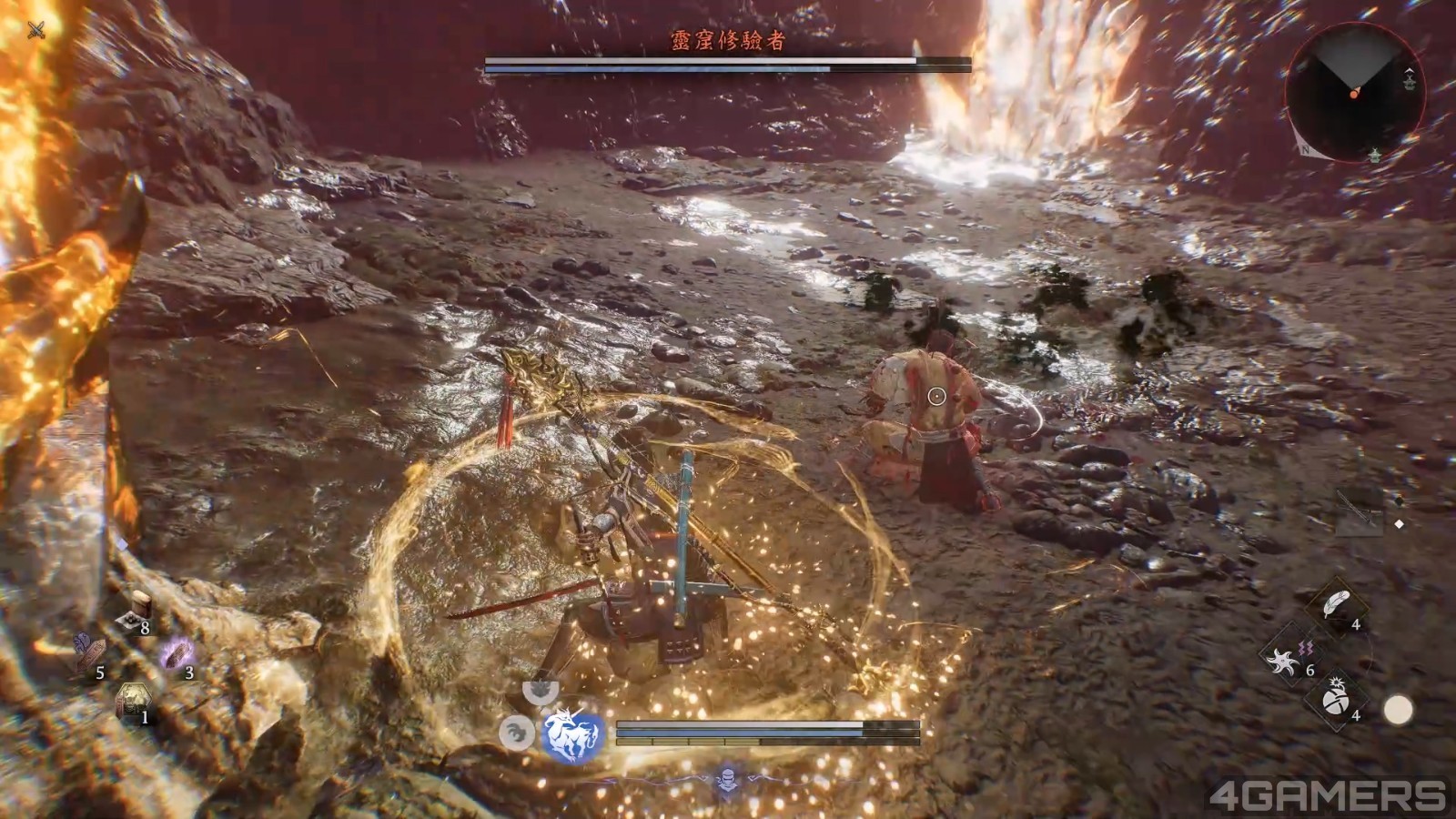Viewport: 1456px width, 819px height.
Task: Click the feather consumable icon showing quantity 4
Action: click(x=1336, y=603)
